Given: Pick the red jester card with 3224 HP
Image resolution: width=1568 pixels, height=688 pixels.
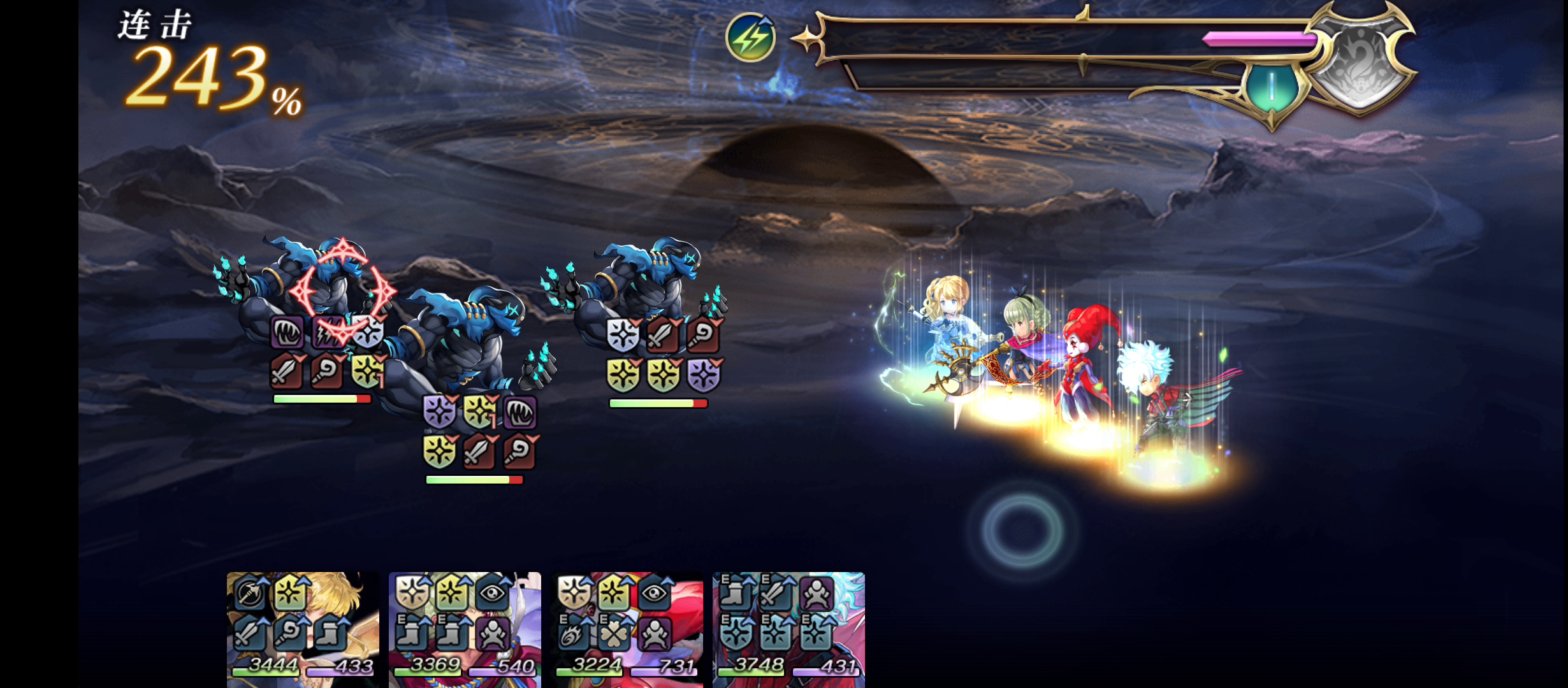Looking at the screenshot, I should pos(627,629).
